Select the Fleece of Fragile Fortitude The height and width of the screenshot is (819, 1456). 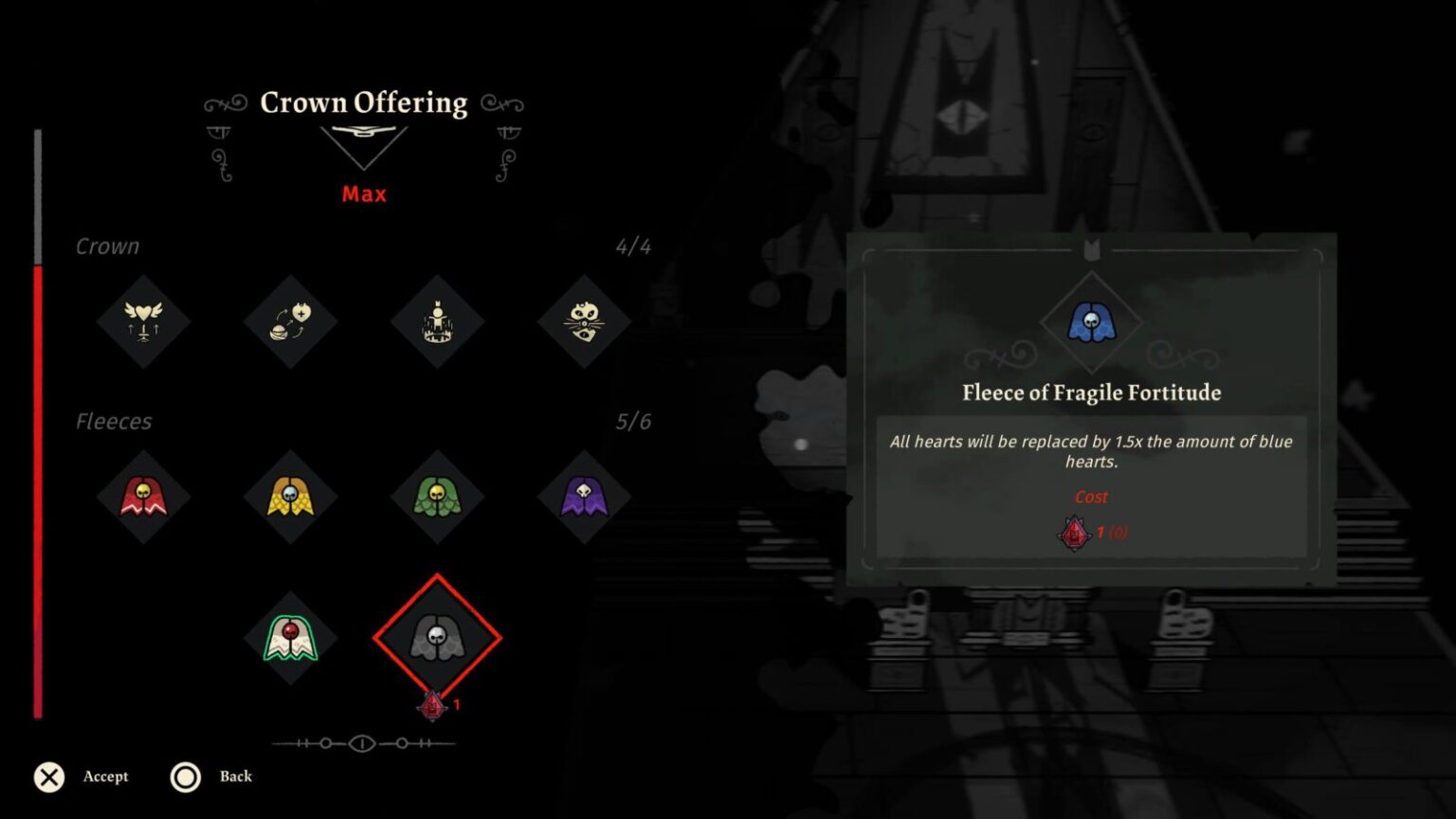tap(437, 637)
